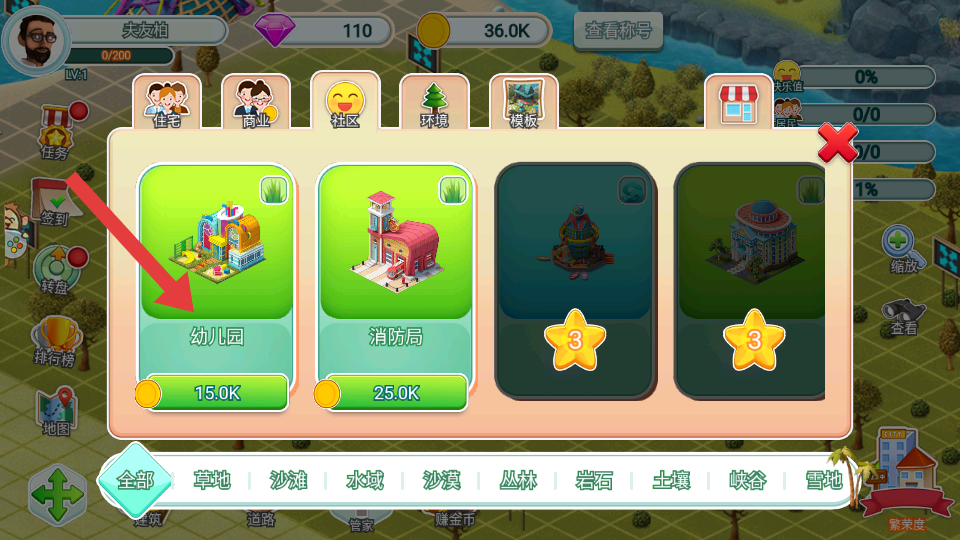Click the player avatar portrait
The height and width of the screenshot is (540, 960).
tap(36, 38)
